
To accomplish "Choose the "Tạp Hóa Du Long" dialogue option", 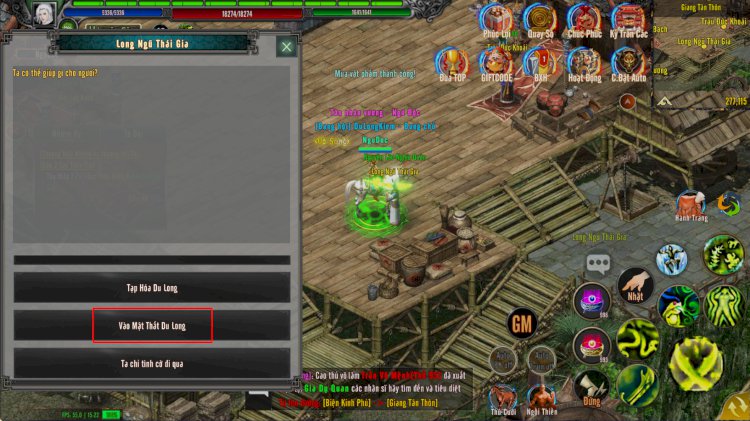I will tap(152, 288).
